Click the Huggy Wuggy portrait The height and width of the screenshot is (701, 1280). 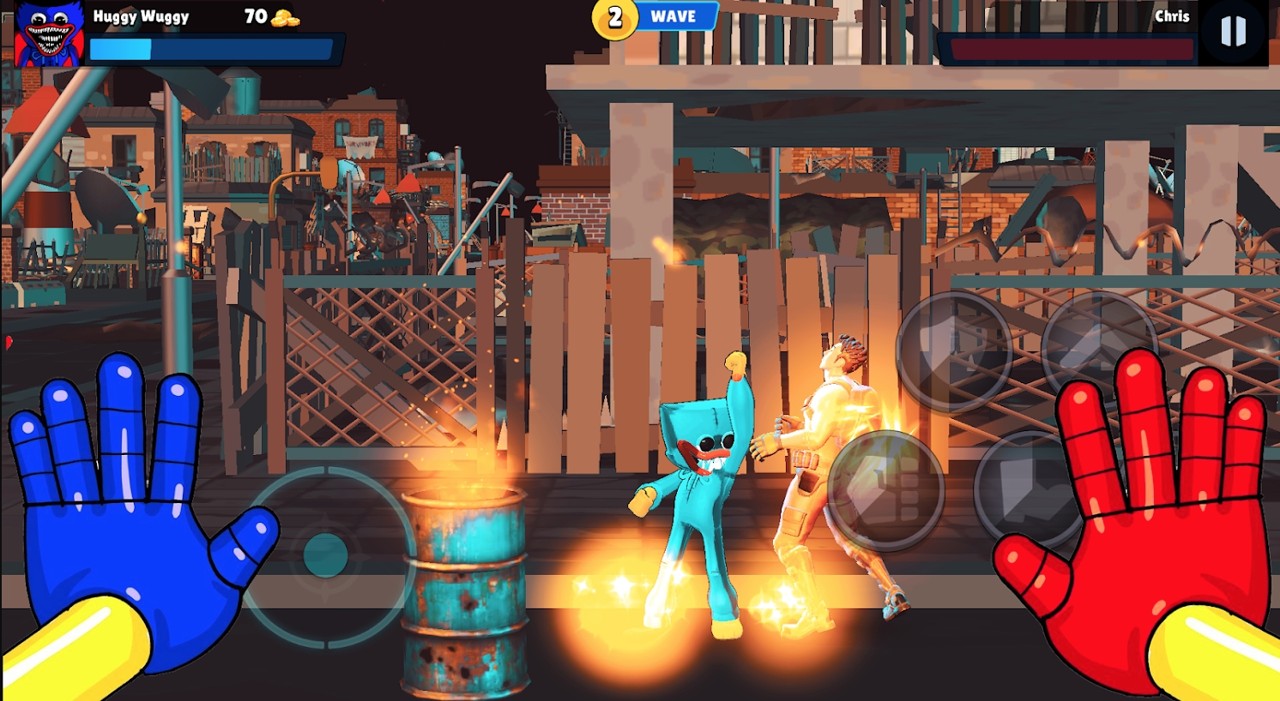49,34
